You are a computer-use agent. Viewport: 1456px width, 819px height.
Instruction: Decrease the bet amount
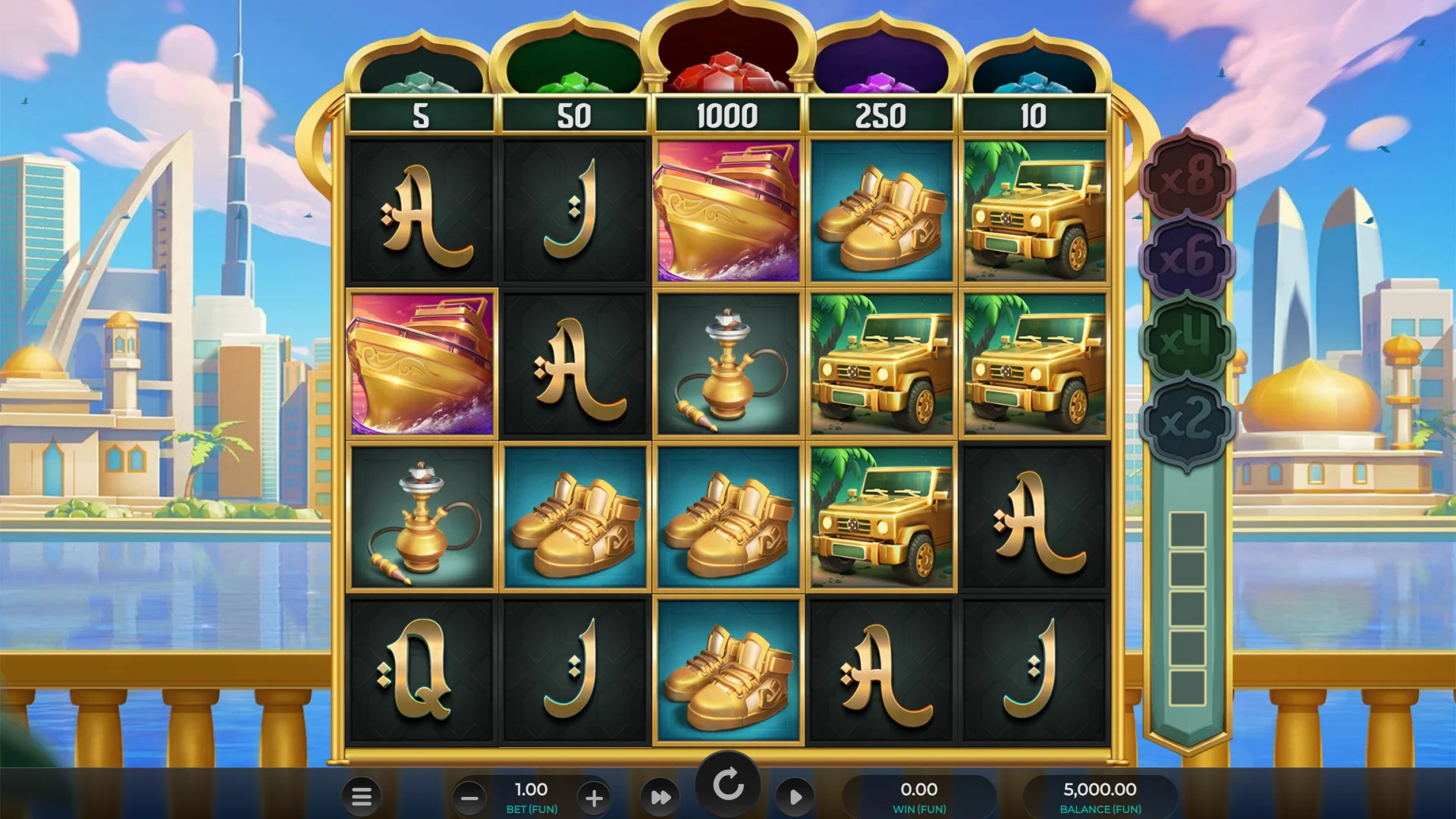pos(468,797)
